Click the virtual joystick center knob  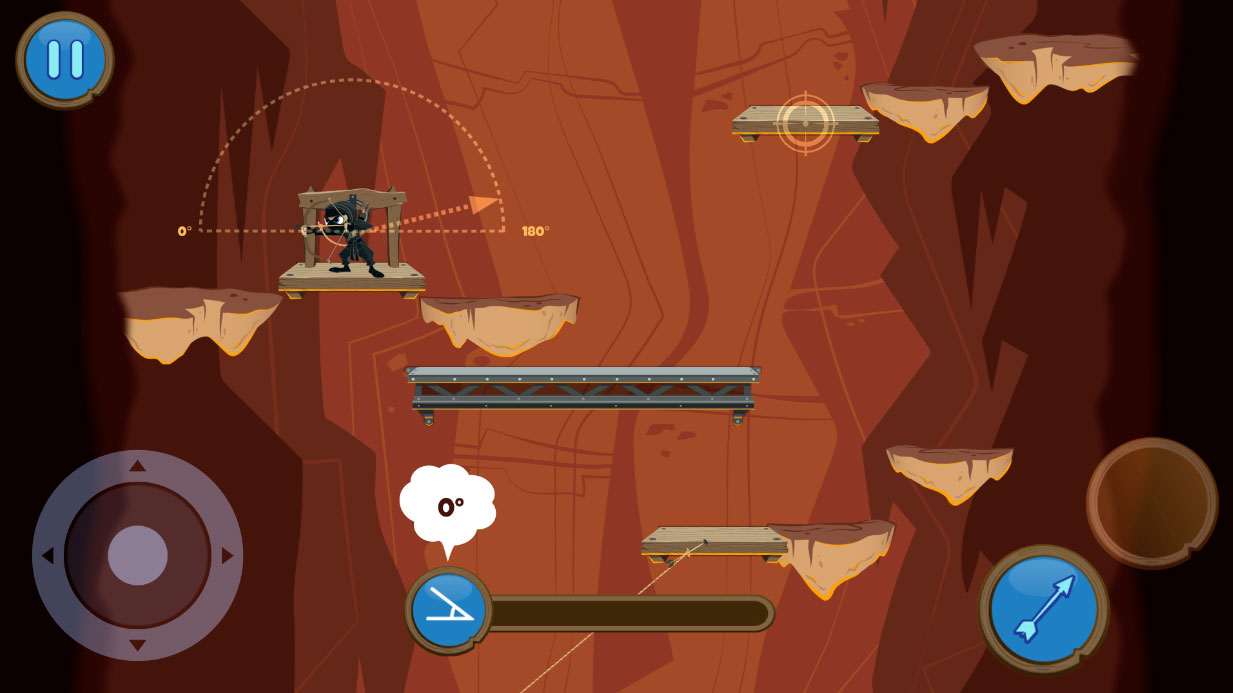pyautogui.click(x=137, y=555)
